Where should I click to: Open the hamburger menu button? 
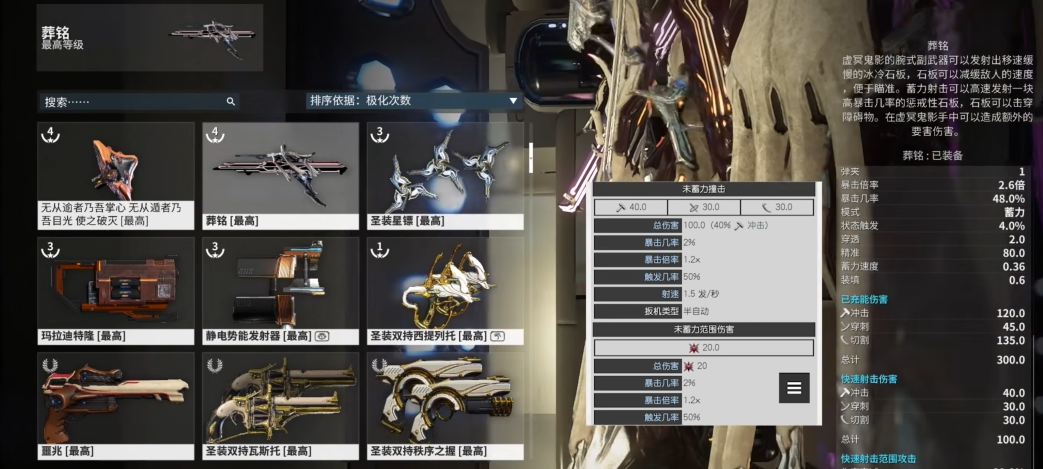[x=794, y=387]
